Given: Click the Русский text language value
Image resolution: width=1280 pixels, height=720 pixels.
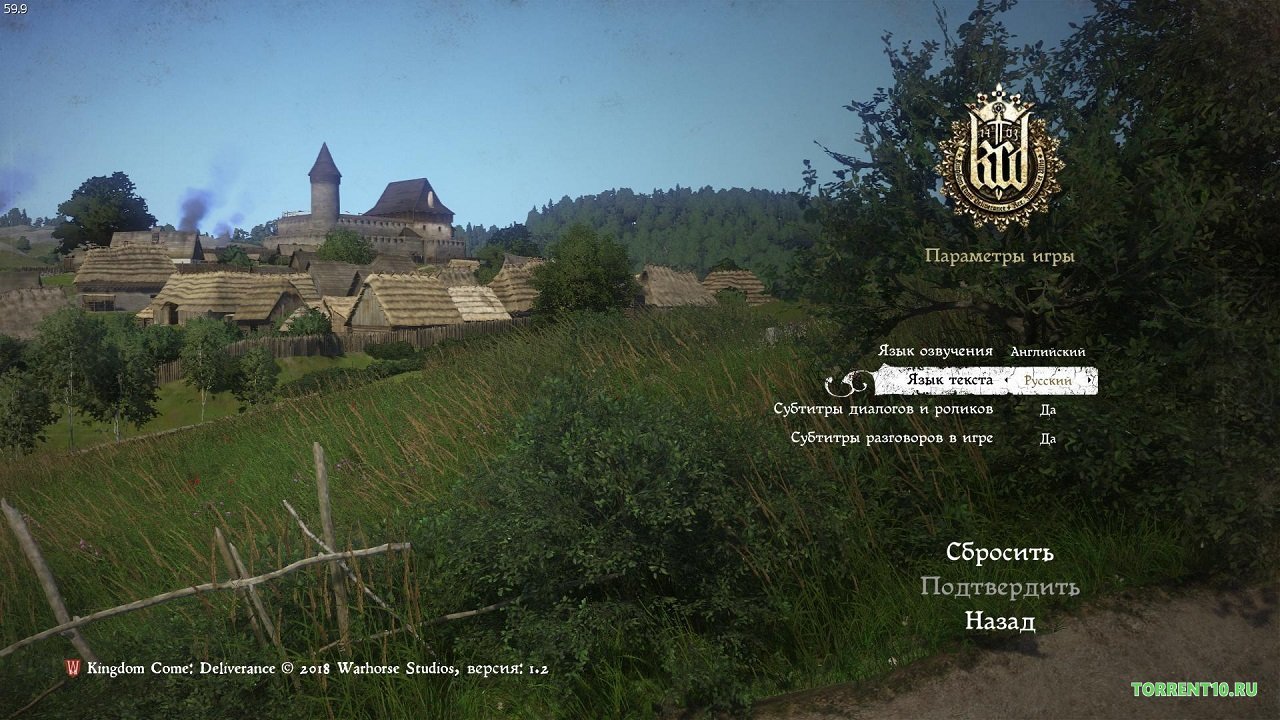Looking at the screenshot, I should 1047,381.
